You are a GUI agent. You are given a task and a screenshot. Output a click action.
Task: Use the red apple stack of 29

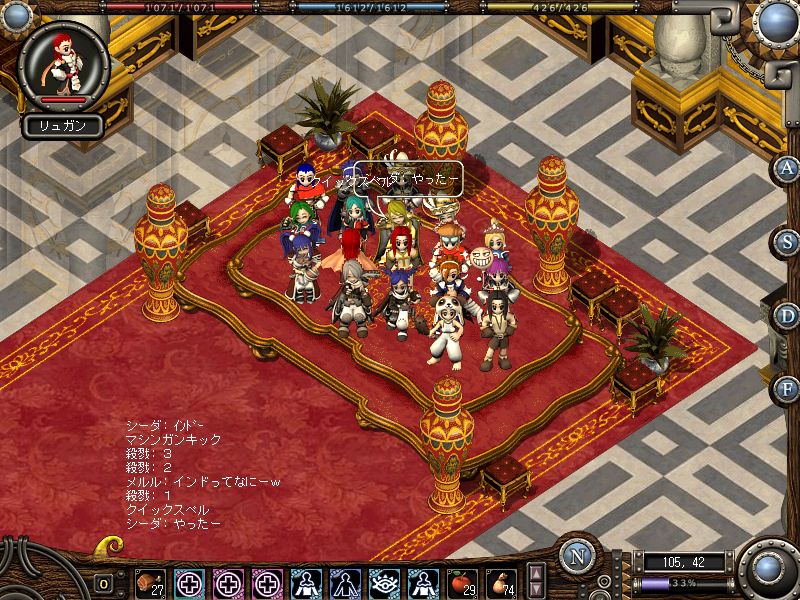point(462,582)
